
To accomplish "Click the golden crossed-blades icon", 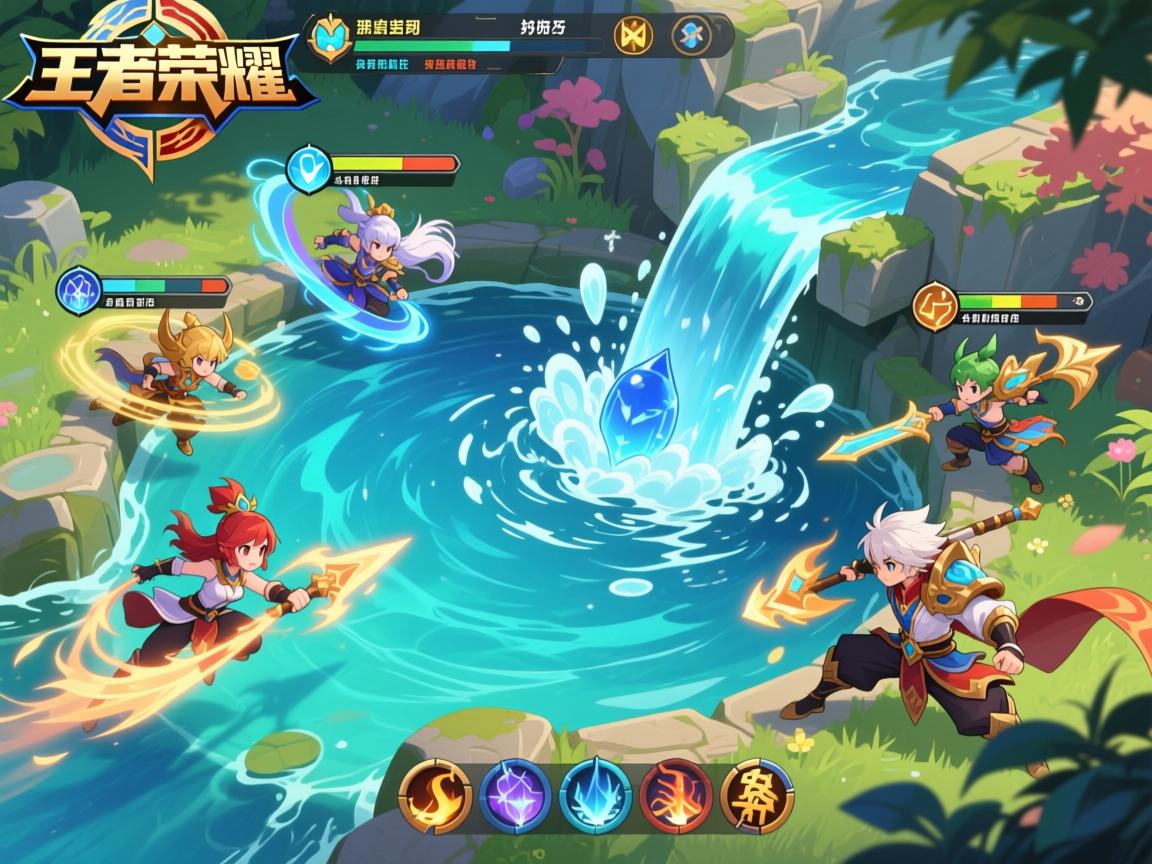I will 633,35.
